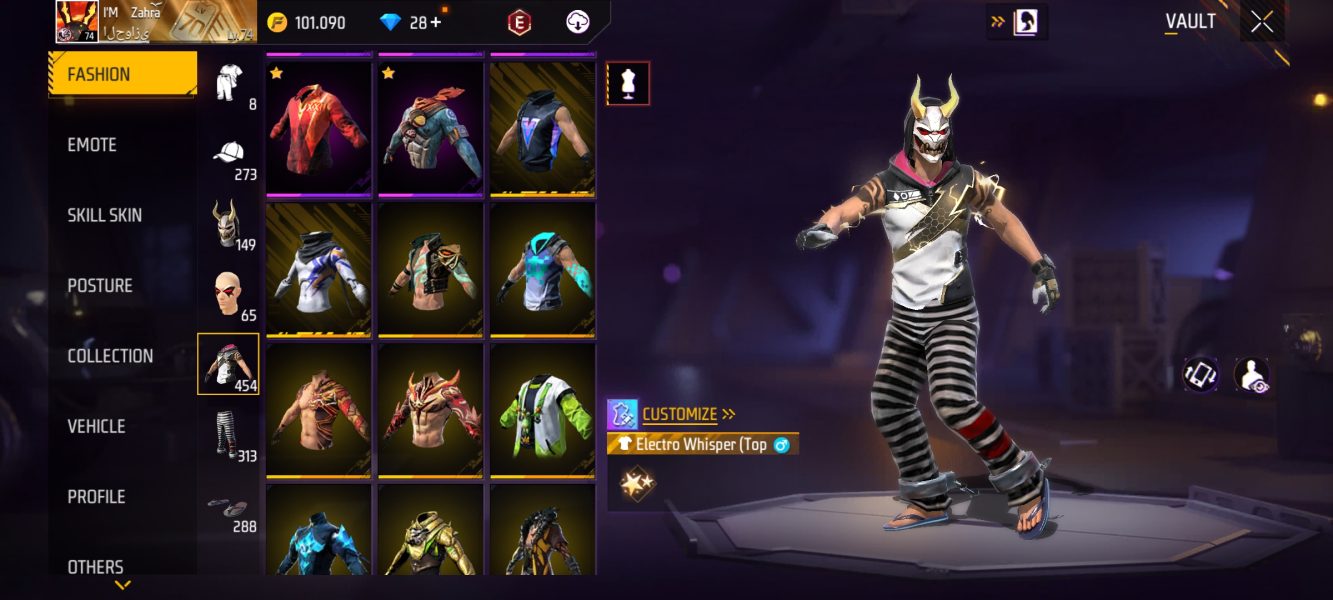Screen dimensions: 1333x600
Task: Click the Customize link
Action: 680,414
